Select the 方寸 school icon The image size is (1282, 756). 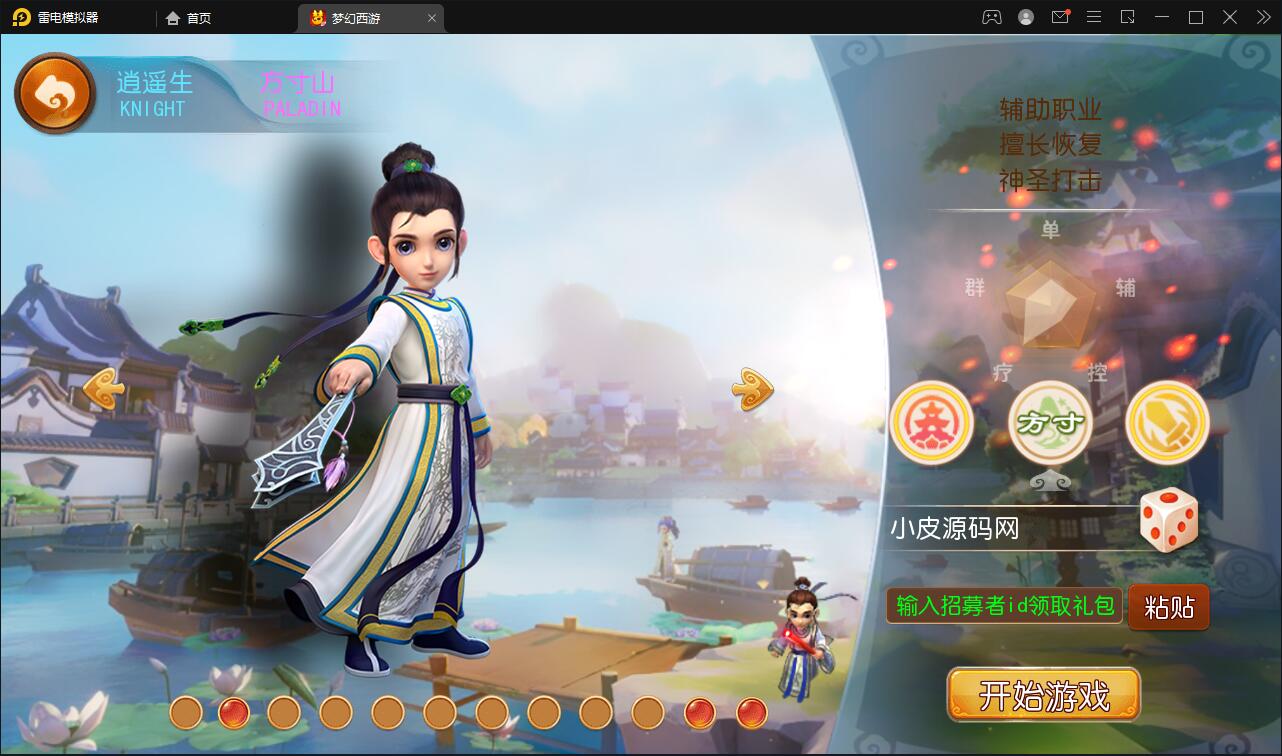click(x=1049, y=422)
